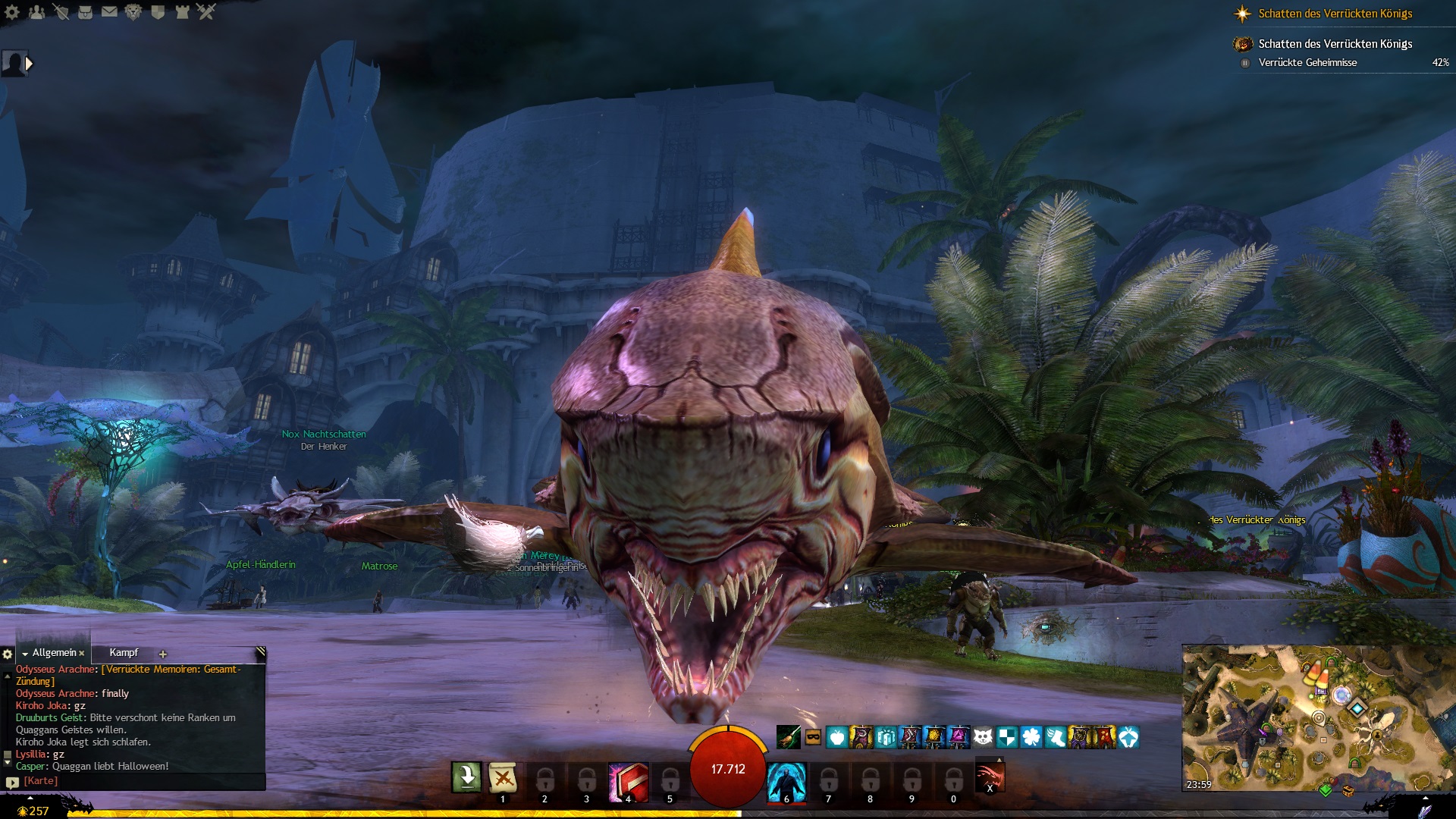Open the contacts and friends panel

(36, 12)
